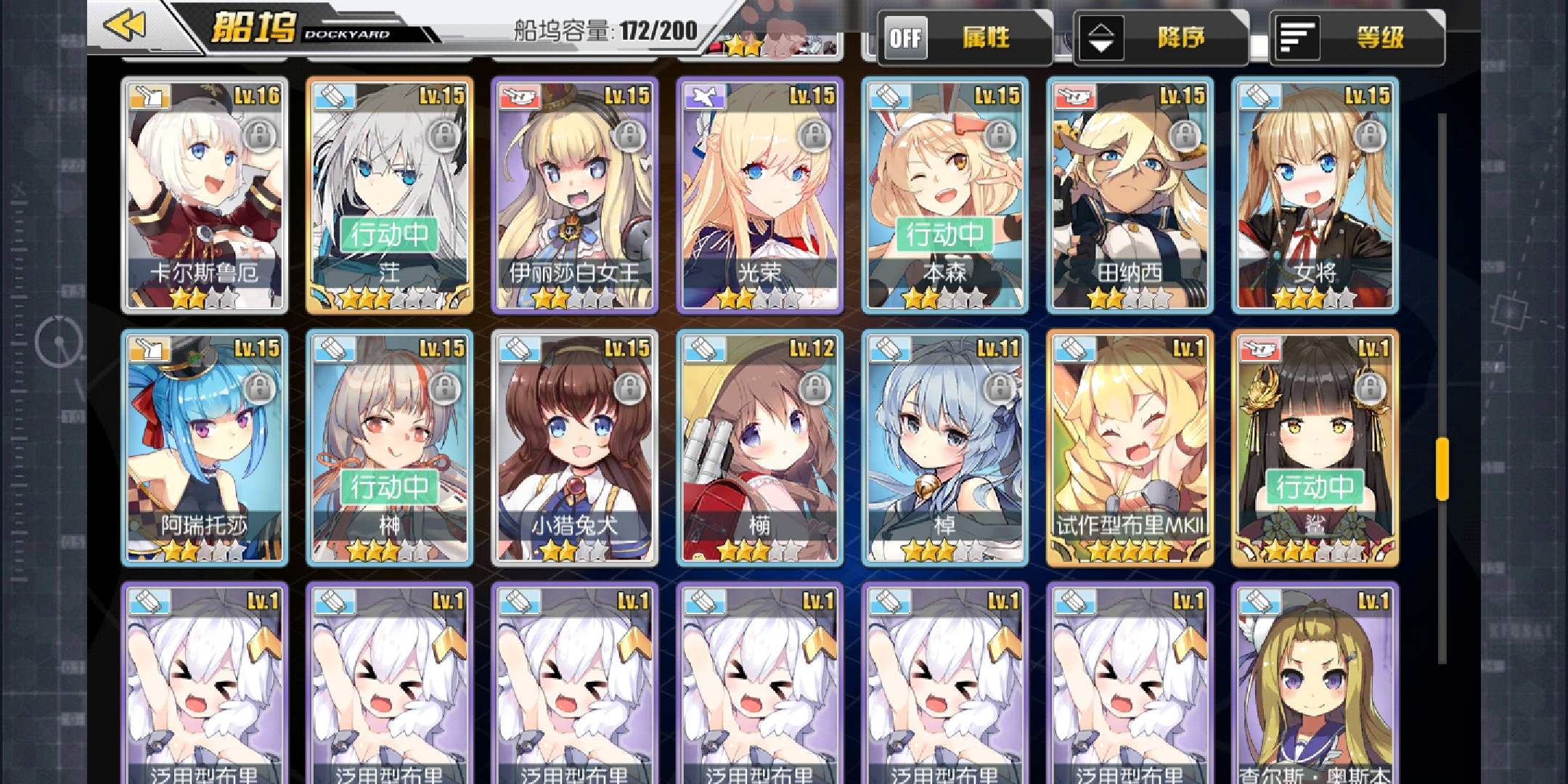Select the 卡尔斯鲁厄 ship card
The width and height of the screenshot is (1568, 784).
[x=204, y=195]
